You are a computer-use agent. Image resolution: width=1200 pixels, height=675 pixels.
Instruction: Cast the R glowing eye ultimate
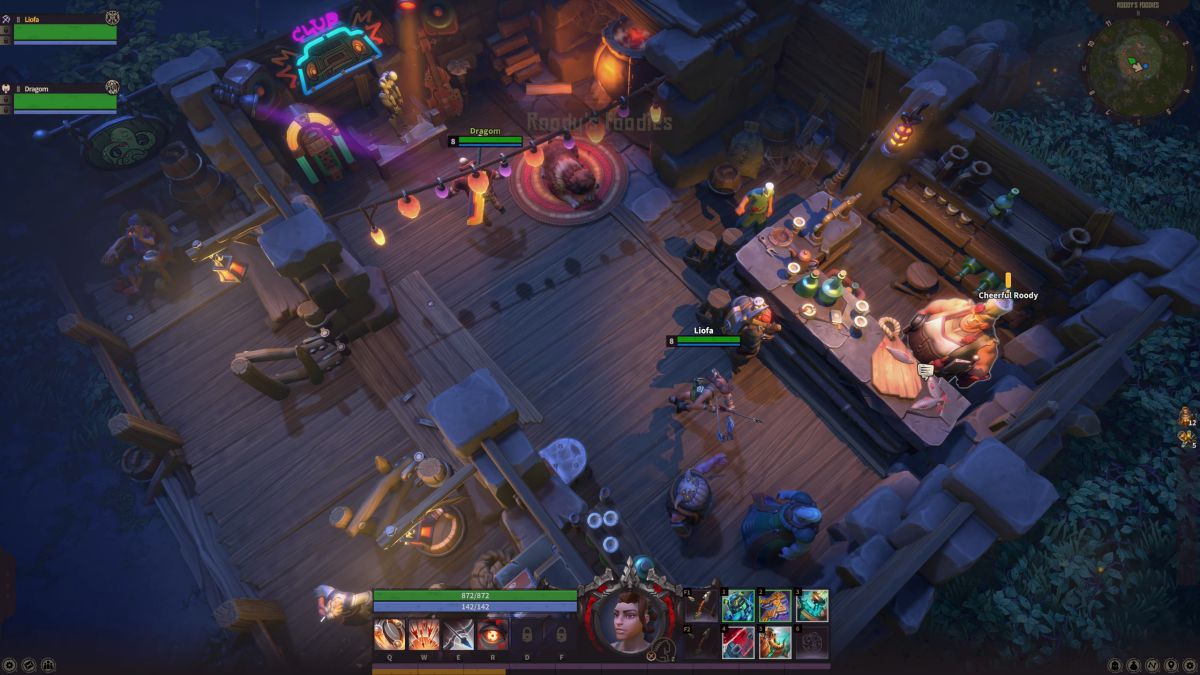tap(492, 635)
